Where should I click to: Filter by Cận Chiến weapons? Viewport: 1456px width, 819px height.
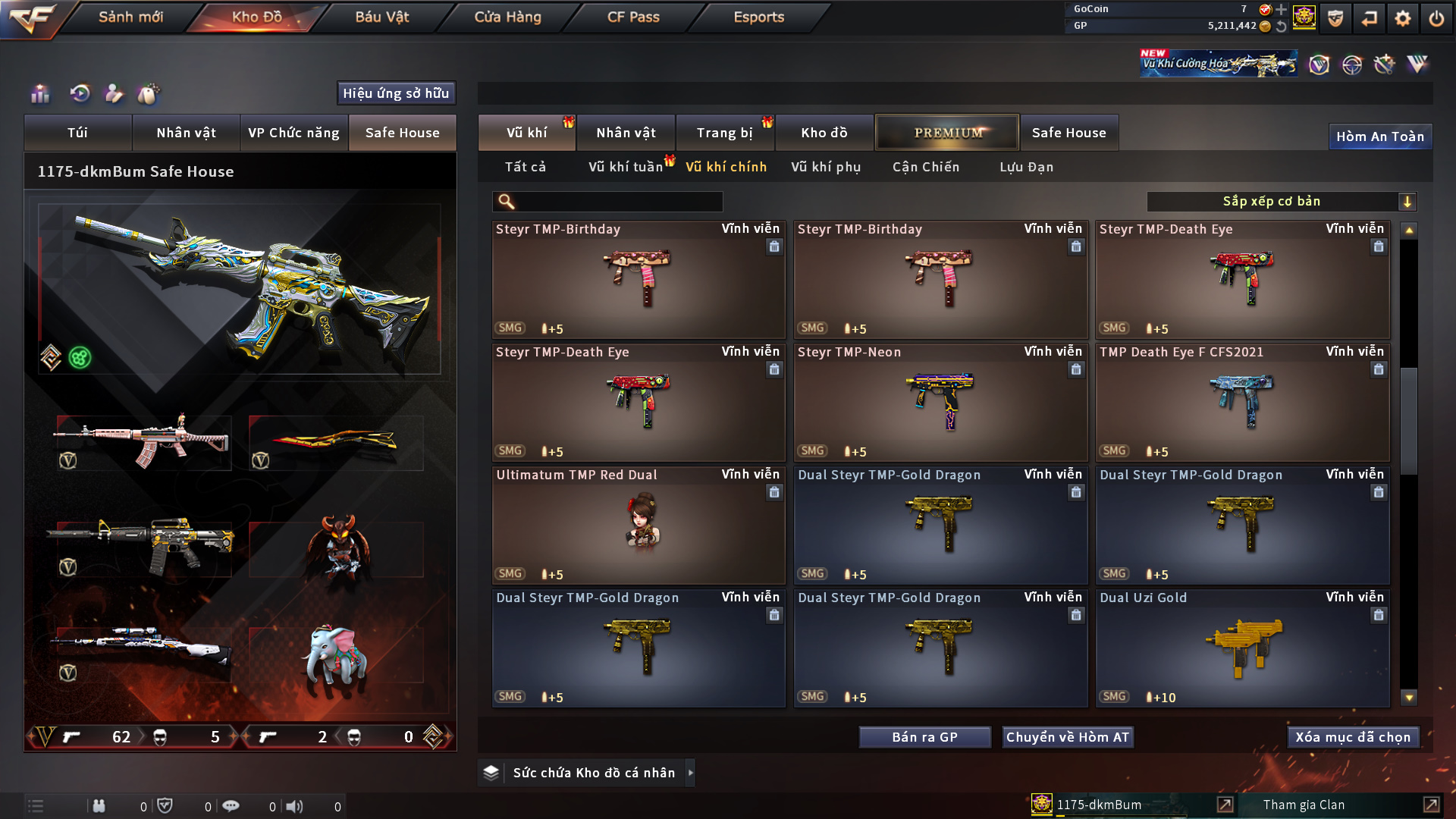[926, 167]
